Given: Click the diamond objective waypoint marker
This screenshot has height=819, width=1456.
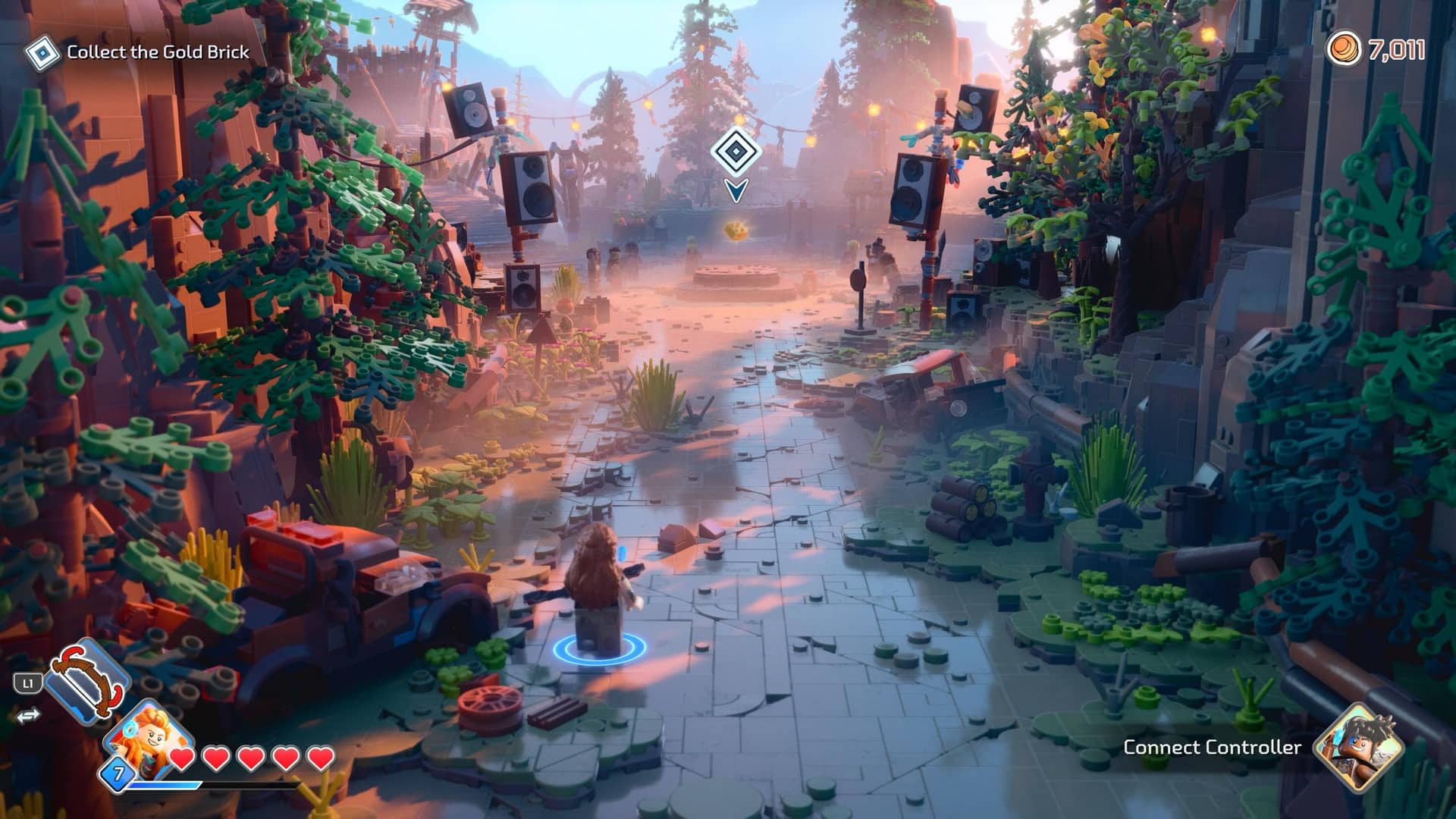Looking at the screenshot, I should (733, 152).
